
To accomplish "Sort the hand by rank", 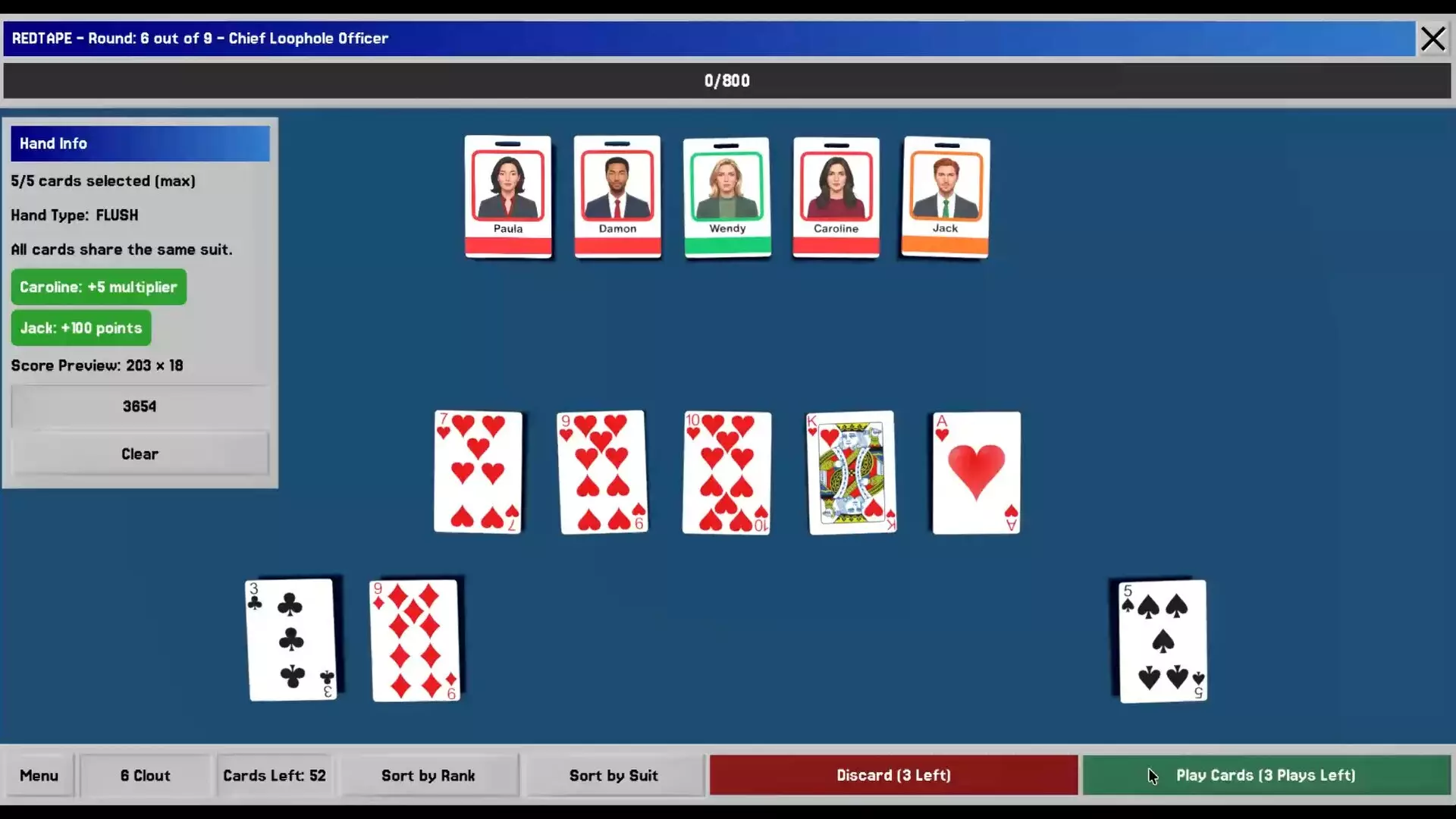I will (428, 775).
